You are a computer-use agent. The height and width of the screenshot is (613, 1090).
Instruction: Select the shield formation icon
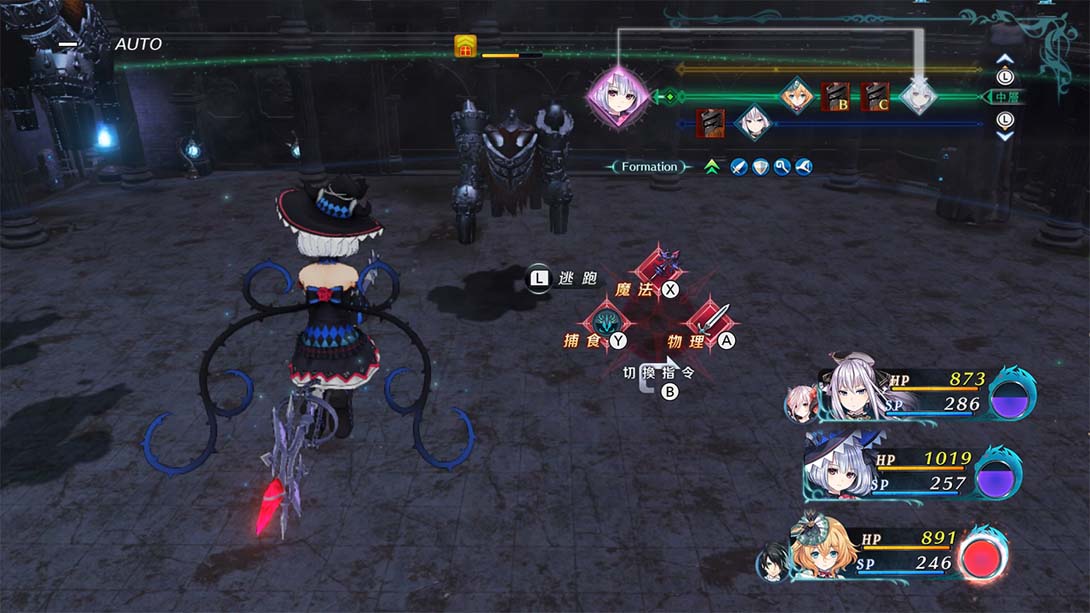(760, 167)
